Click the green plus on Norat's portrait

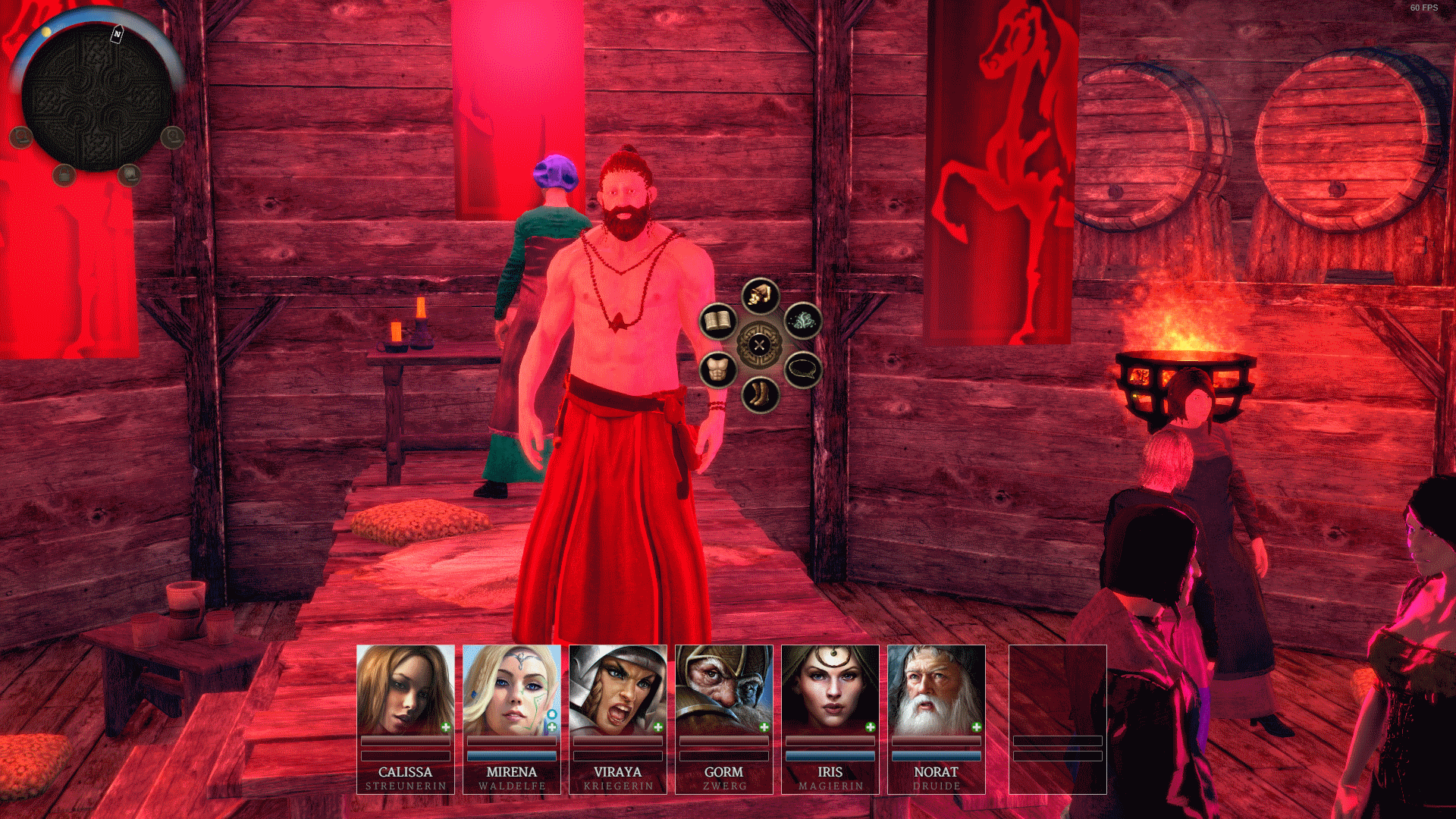click(x=977, y=727)
